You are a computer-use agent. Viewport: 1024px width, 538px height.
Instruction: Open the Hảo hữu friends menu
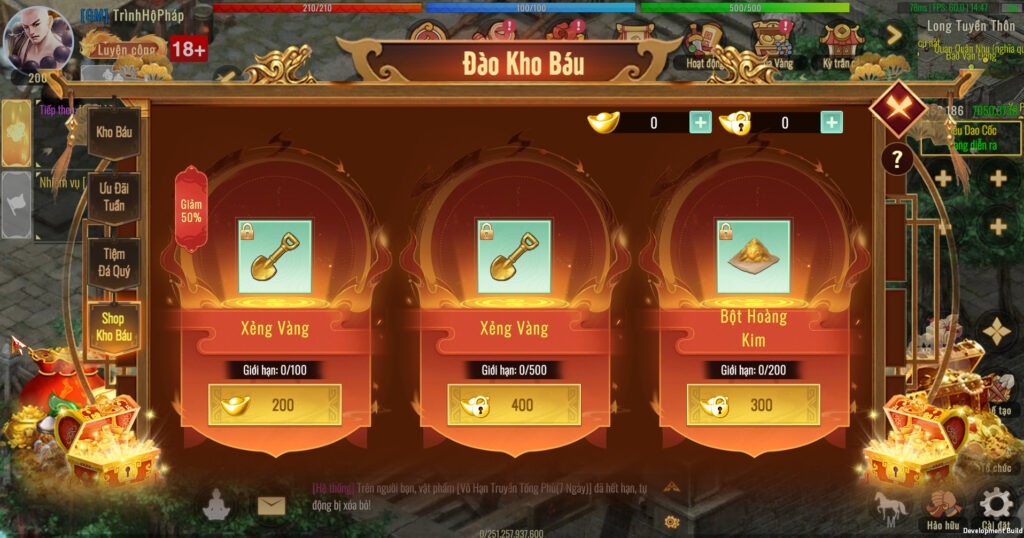coord(942,506)
